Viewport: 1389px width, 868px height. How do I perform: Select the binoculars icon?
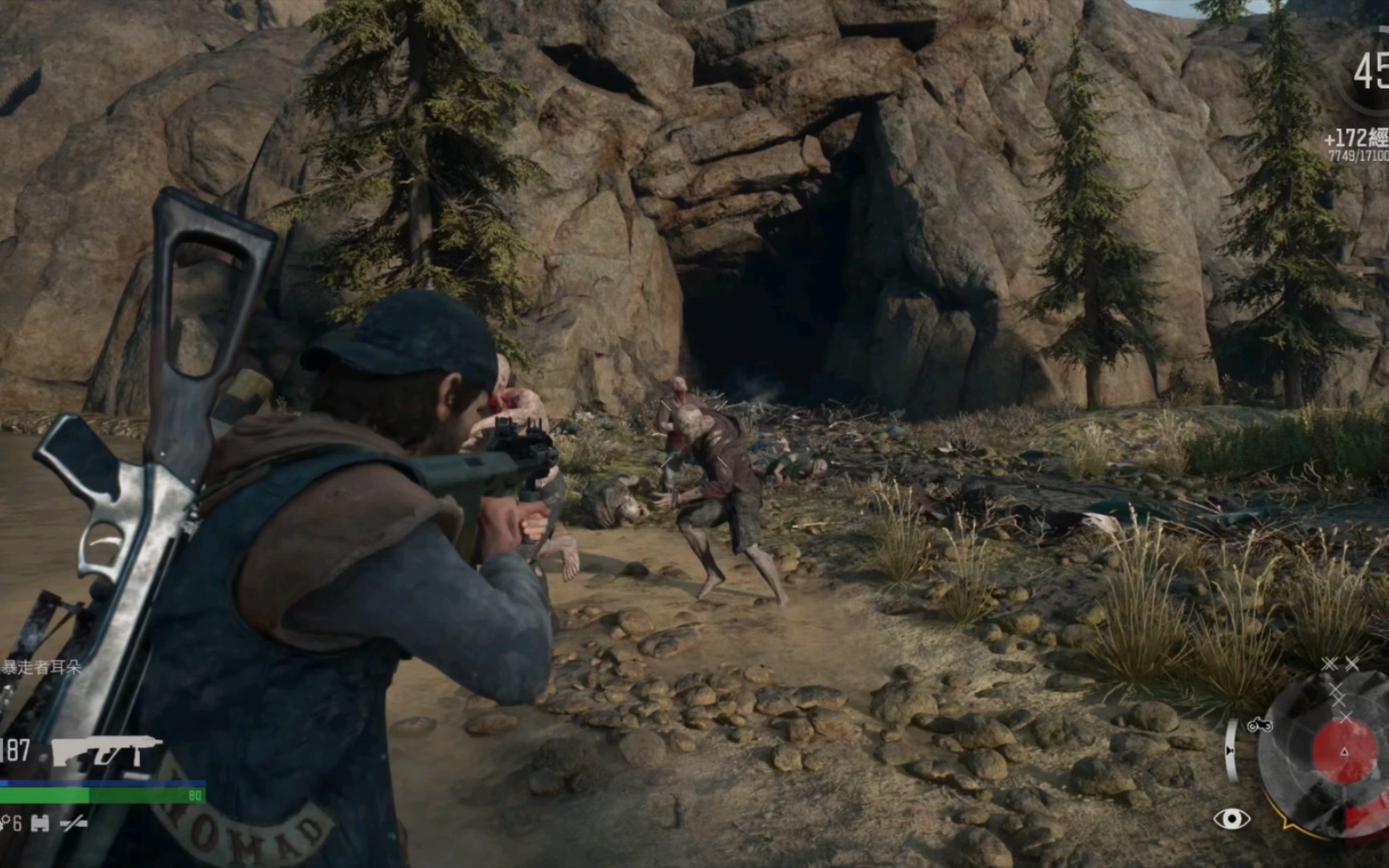click(40, 824)
